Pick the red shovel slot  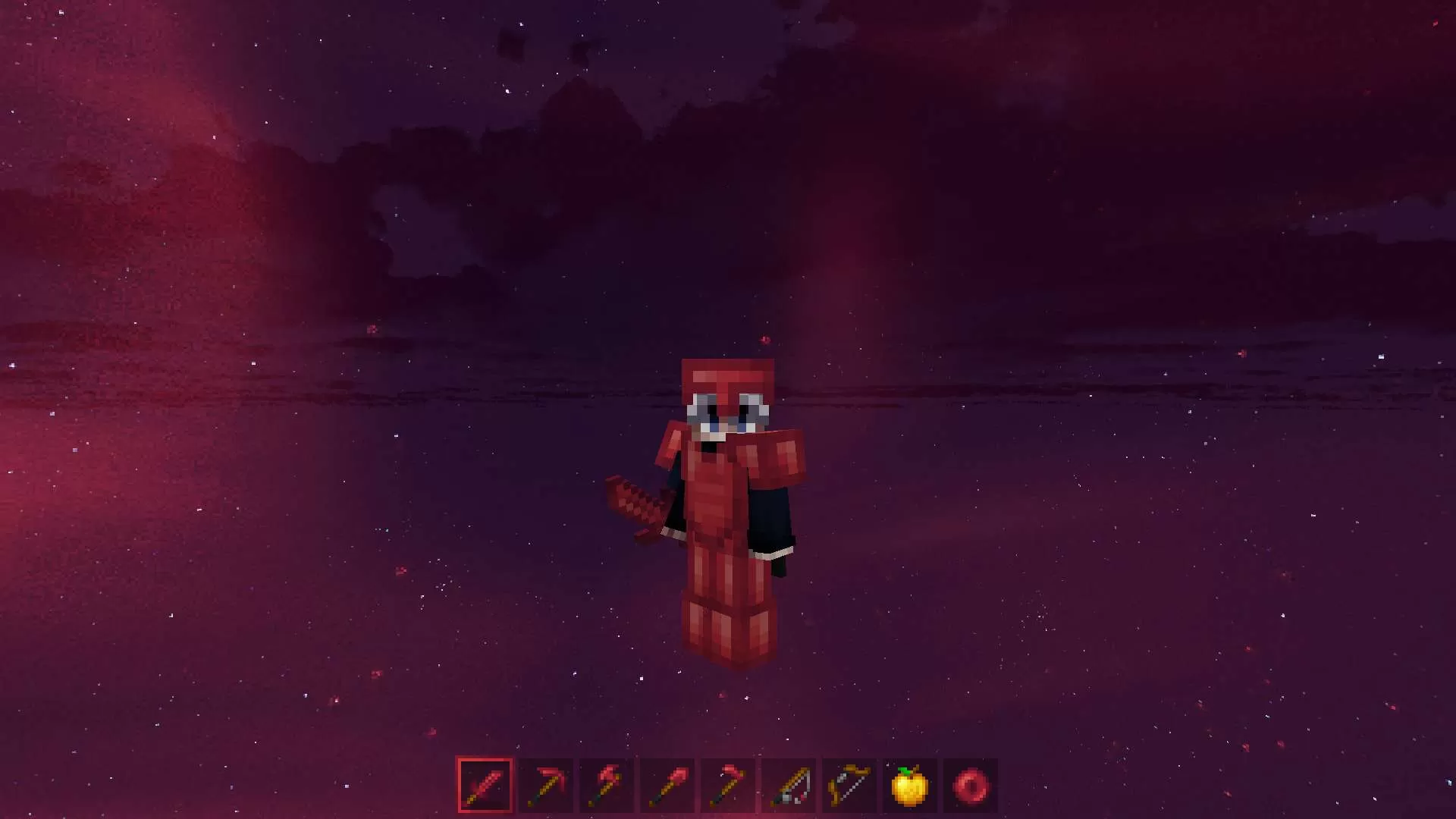tap(667, 786)
